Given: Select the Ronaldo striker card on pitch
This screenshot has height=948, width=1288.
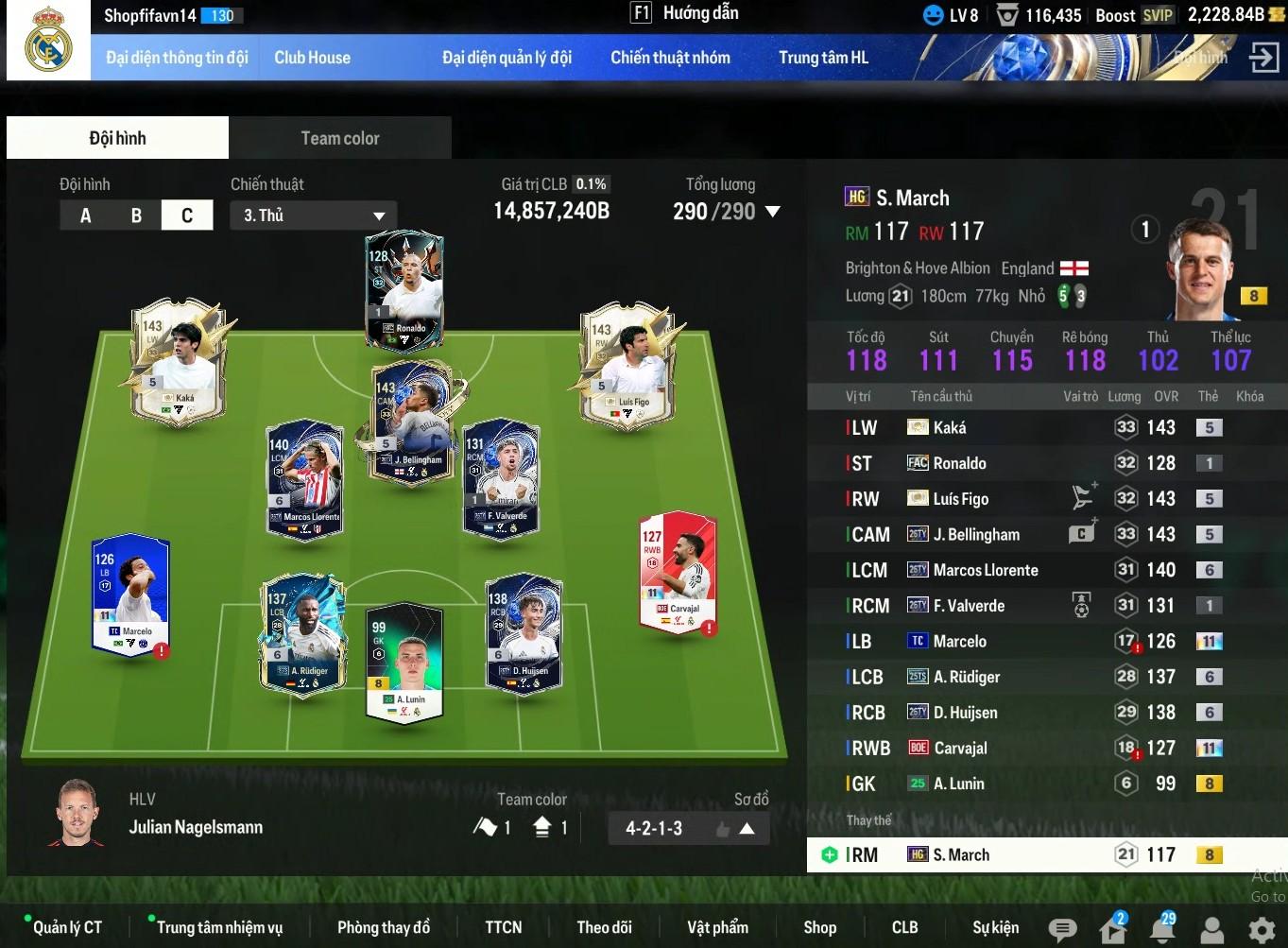Looking at the screenshot, I should [x=404, y=290].
